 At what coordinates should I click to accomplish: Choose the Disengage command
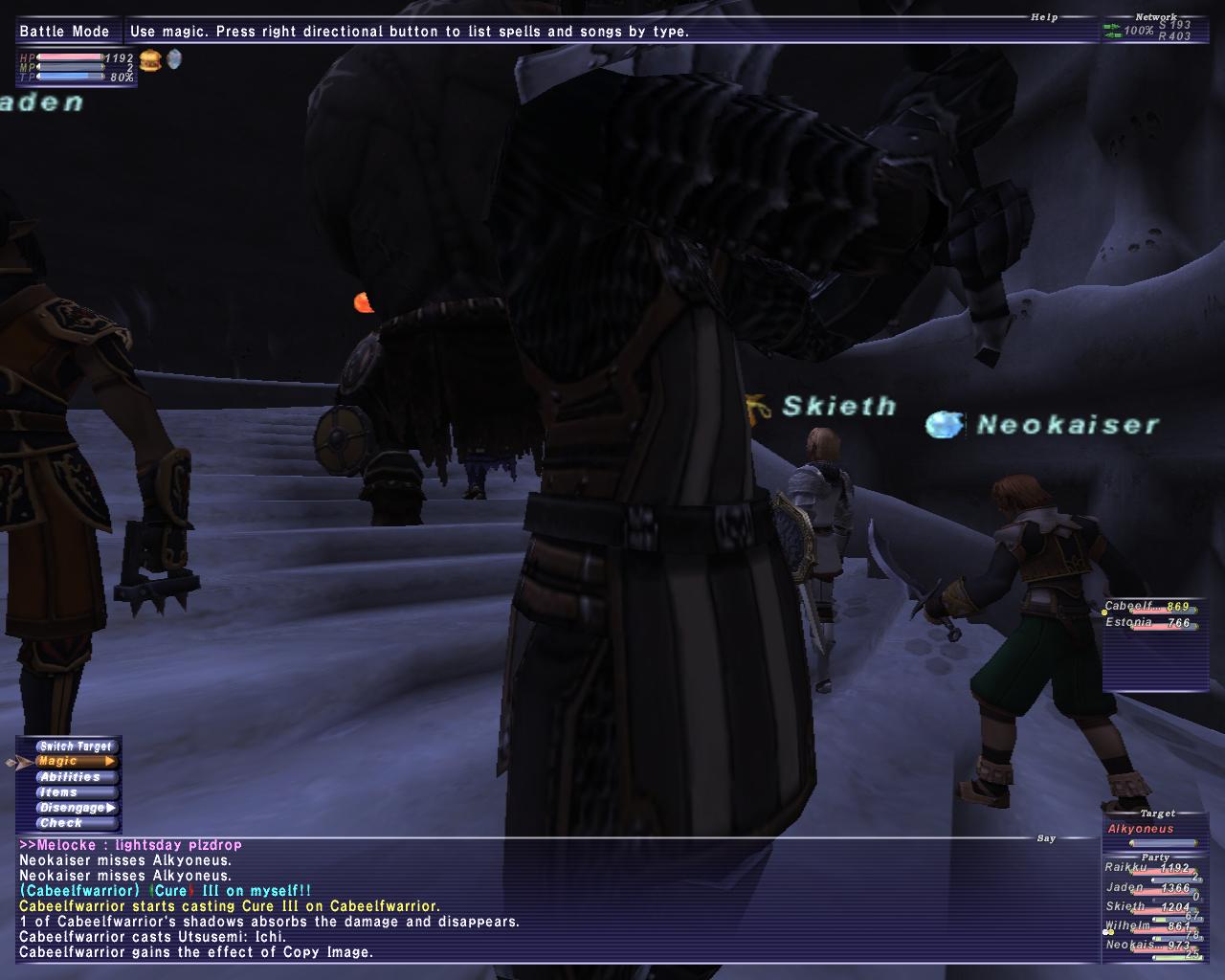76,808
